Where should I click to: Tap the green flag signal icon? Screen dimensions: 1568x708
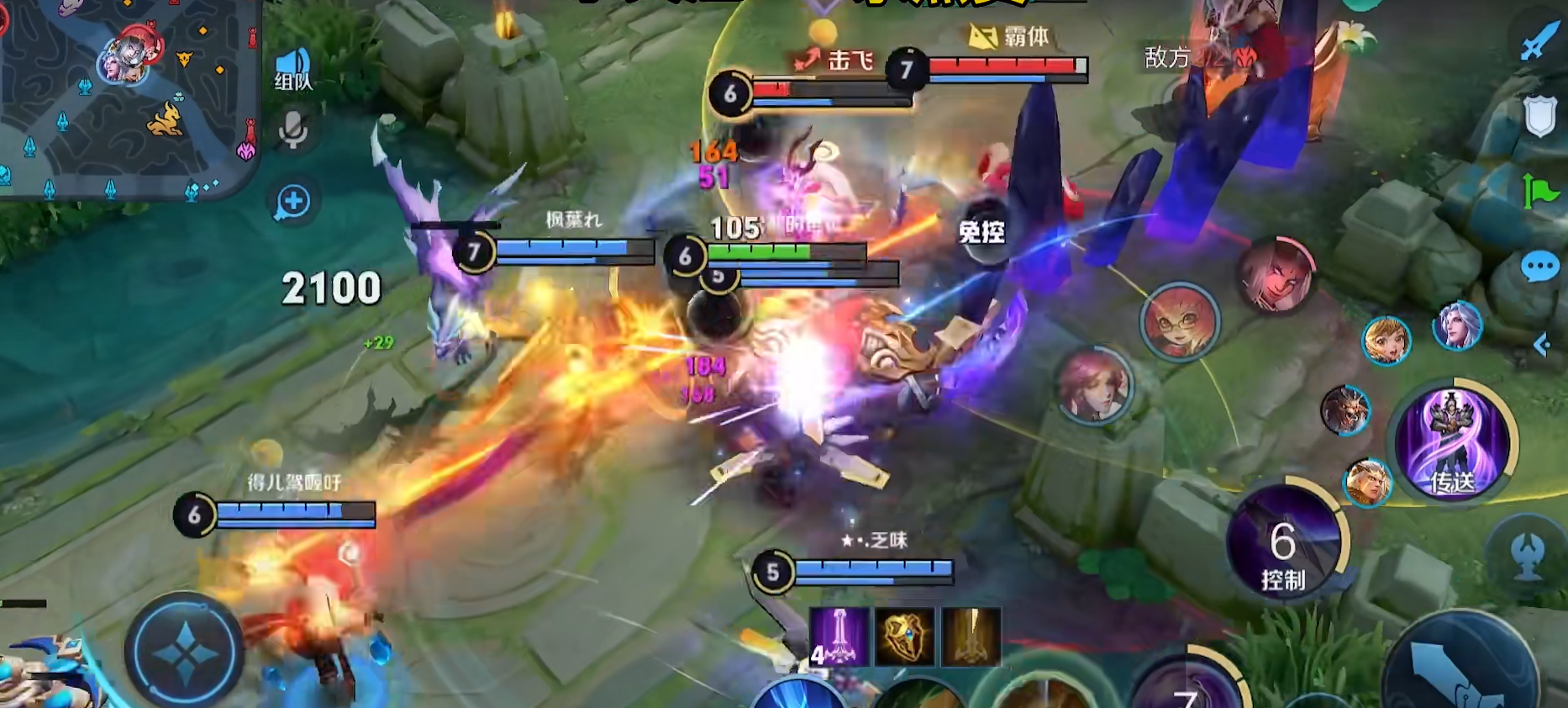tap(1539, 191)
